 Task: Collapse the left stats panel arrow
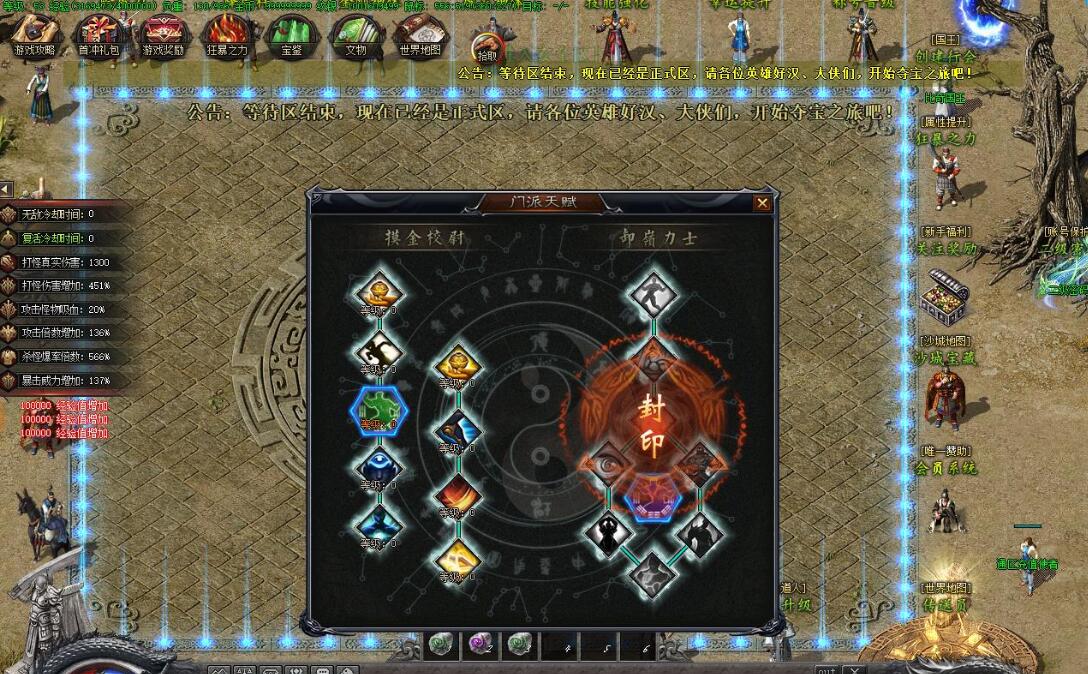click(x=6, y=189)
